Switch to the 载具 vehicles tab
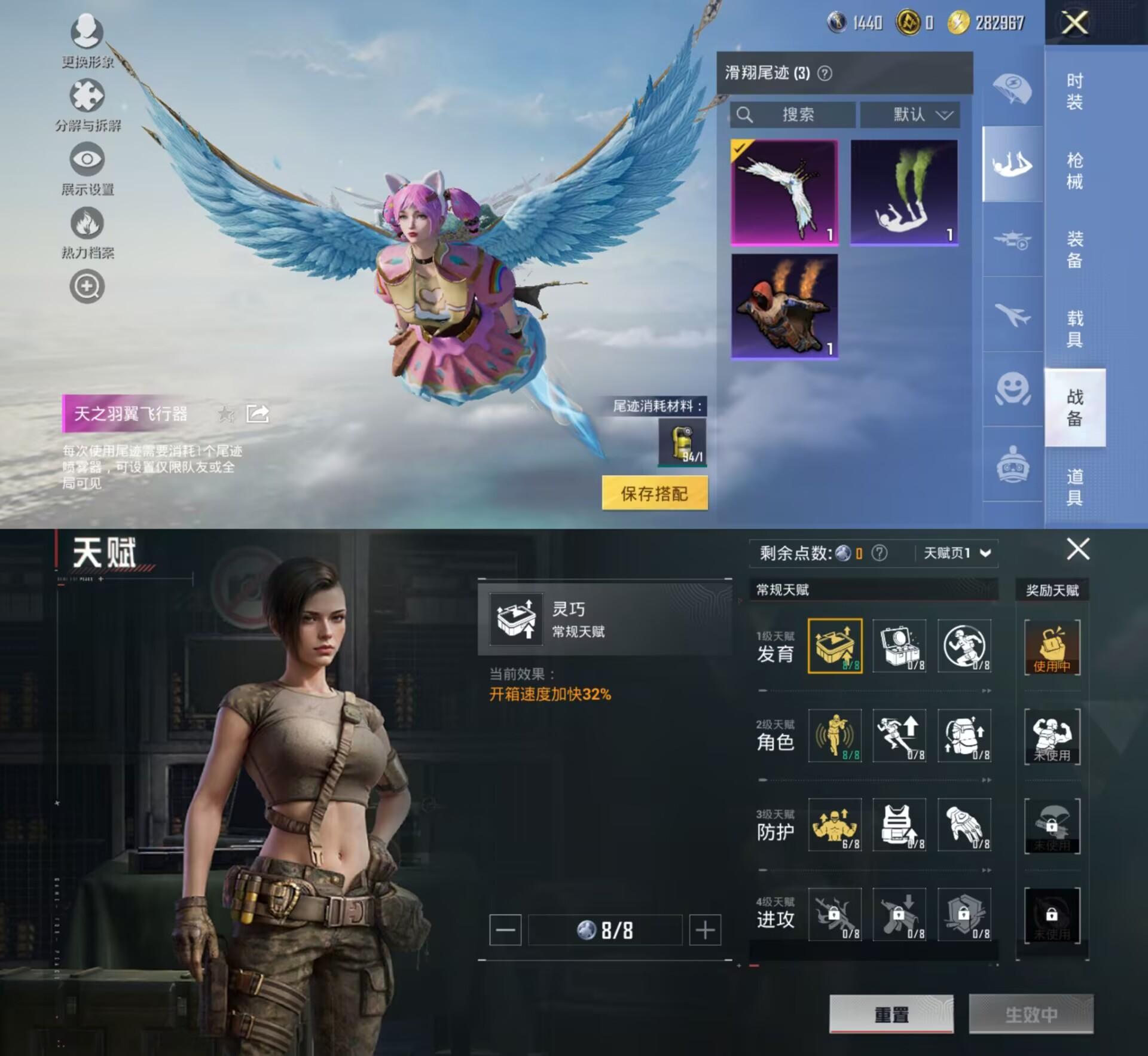1148x1056 pixels. coord(1074,328)
